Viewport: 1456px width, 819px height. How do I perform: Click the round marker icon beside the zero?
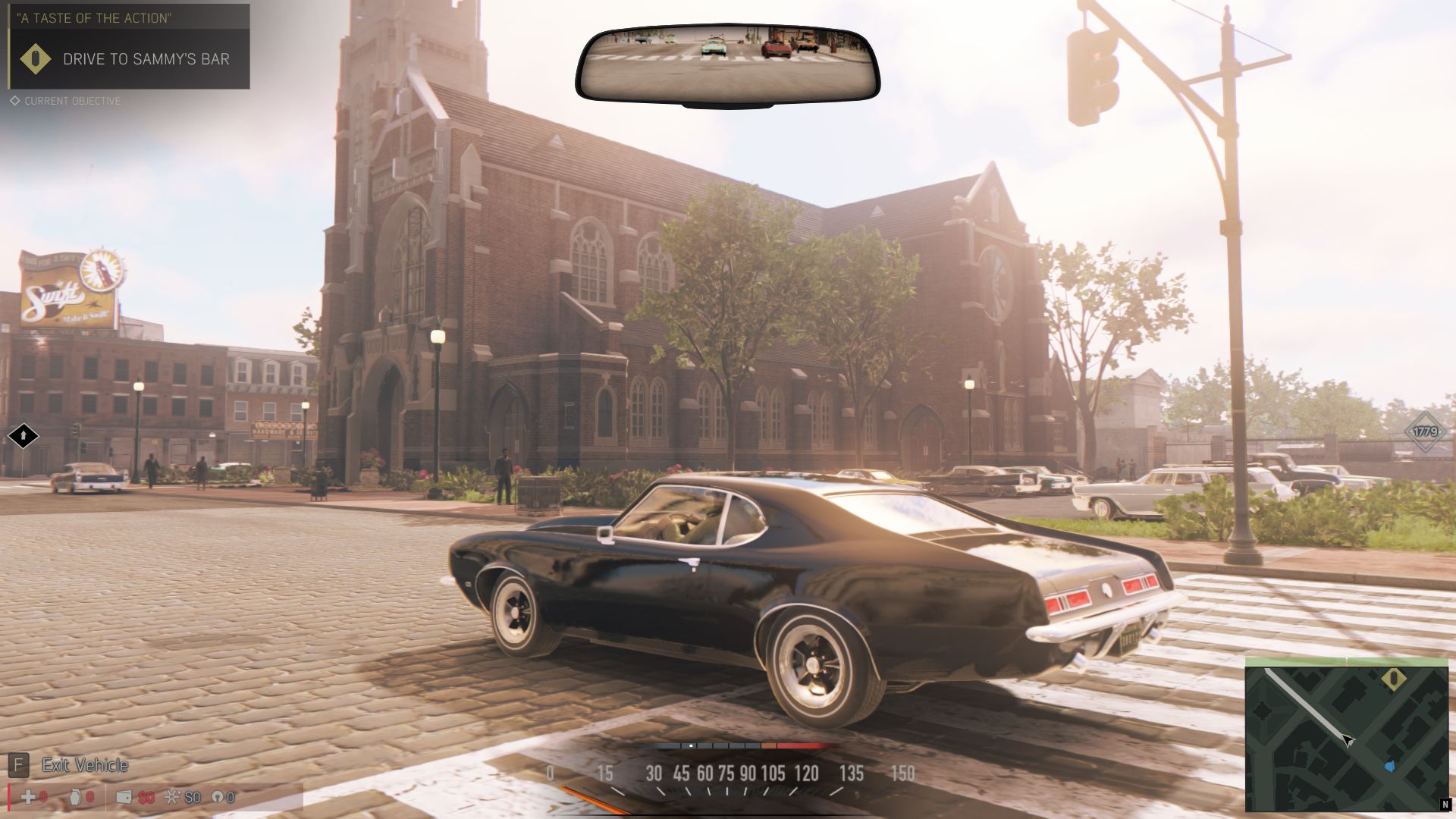point(217,797)
